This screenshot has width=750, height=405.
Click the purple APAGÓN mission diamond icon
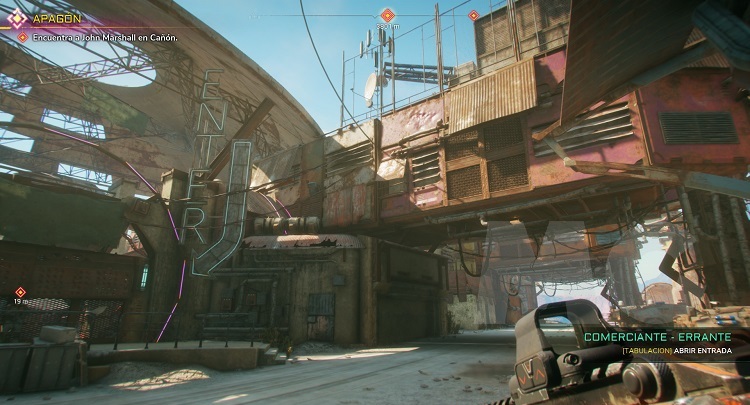click(x=17, y=18)
